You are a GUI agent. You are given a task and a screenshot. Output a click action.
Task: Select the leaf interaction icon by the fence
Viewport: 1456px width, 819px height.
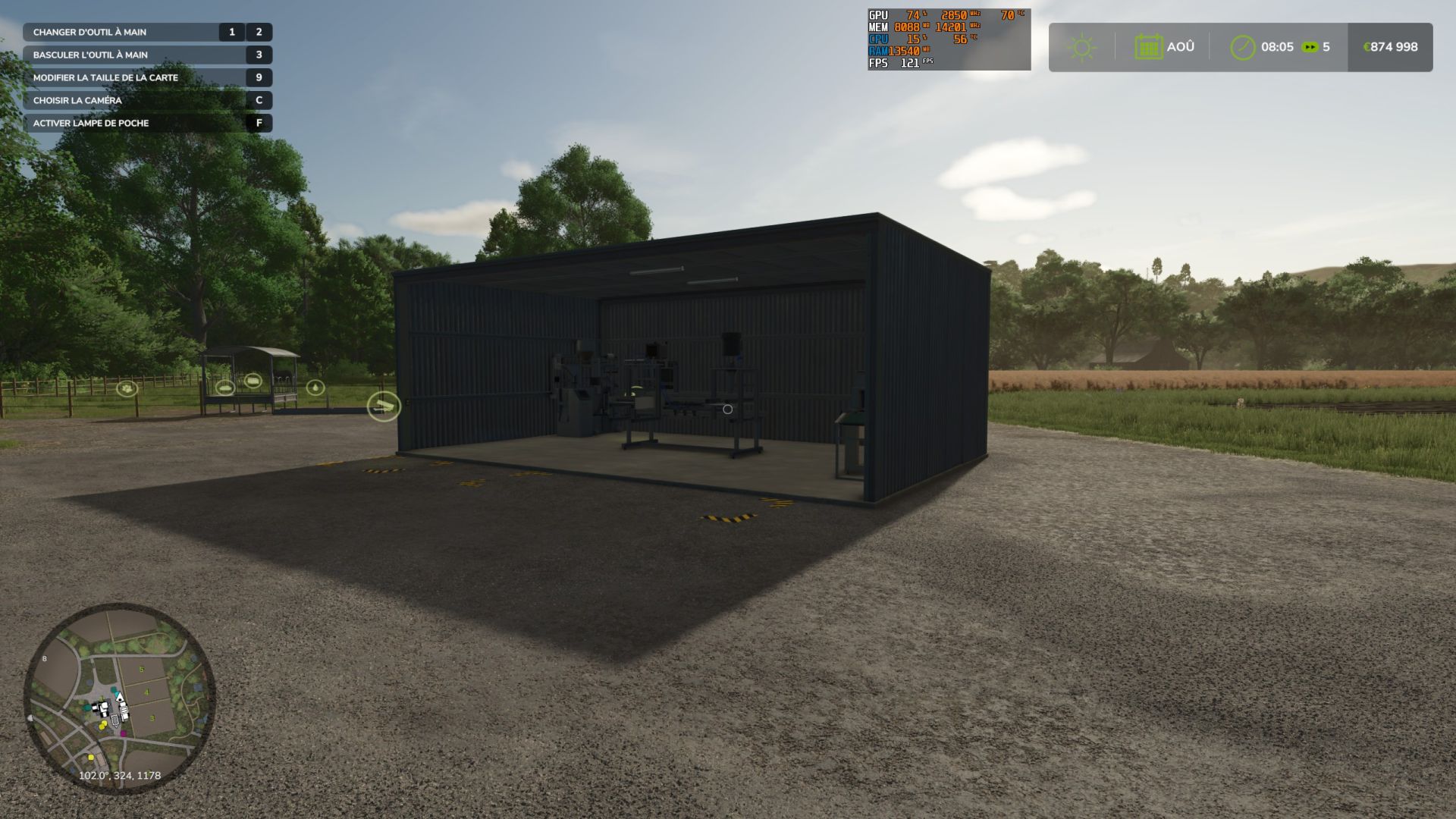tap(127, 388)
